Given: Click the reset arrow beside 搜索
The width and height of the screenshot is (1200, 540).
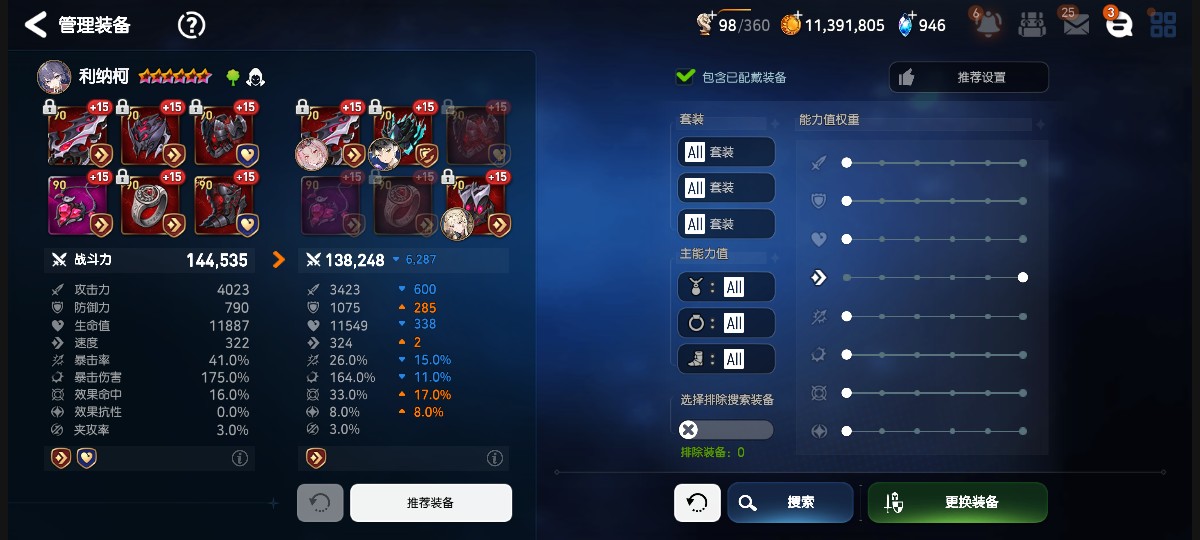Looking at the screenshot, I should 697,502.
